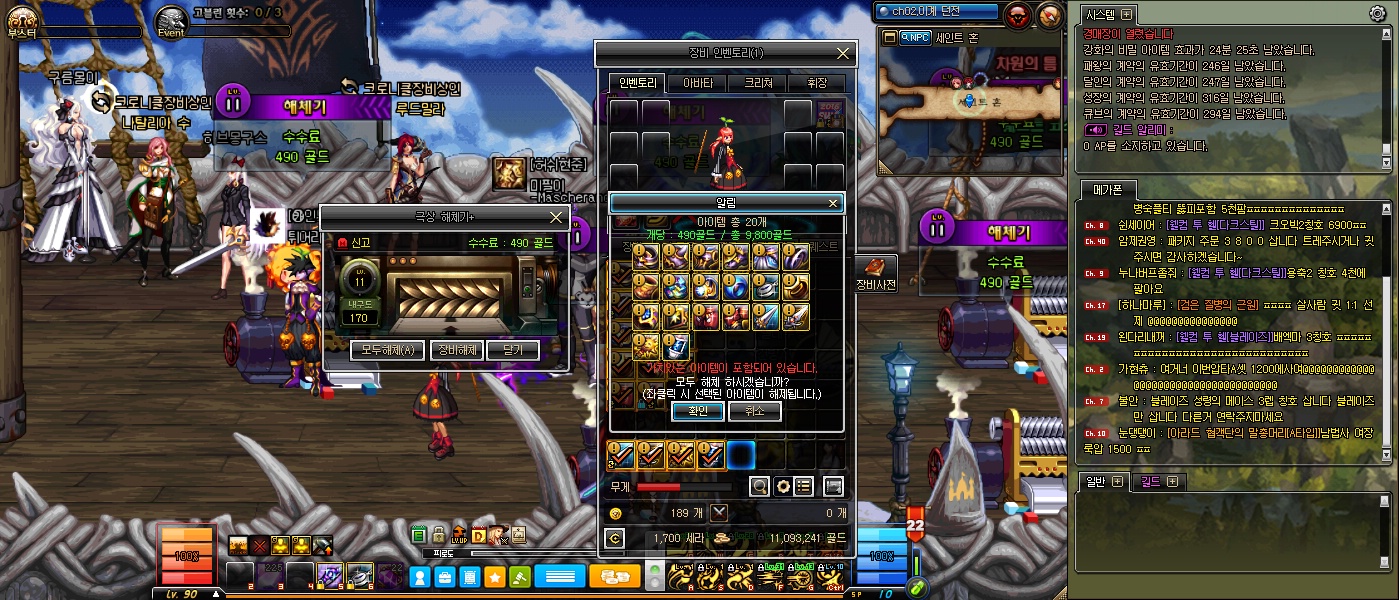
Task: Close the 장비 인벤토리 window
Action: pyautogui.click(x=843, y=53)
